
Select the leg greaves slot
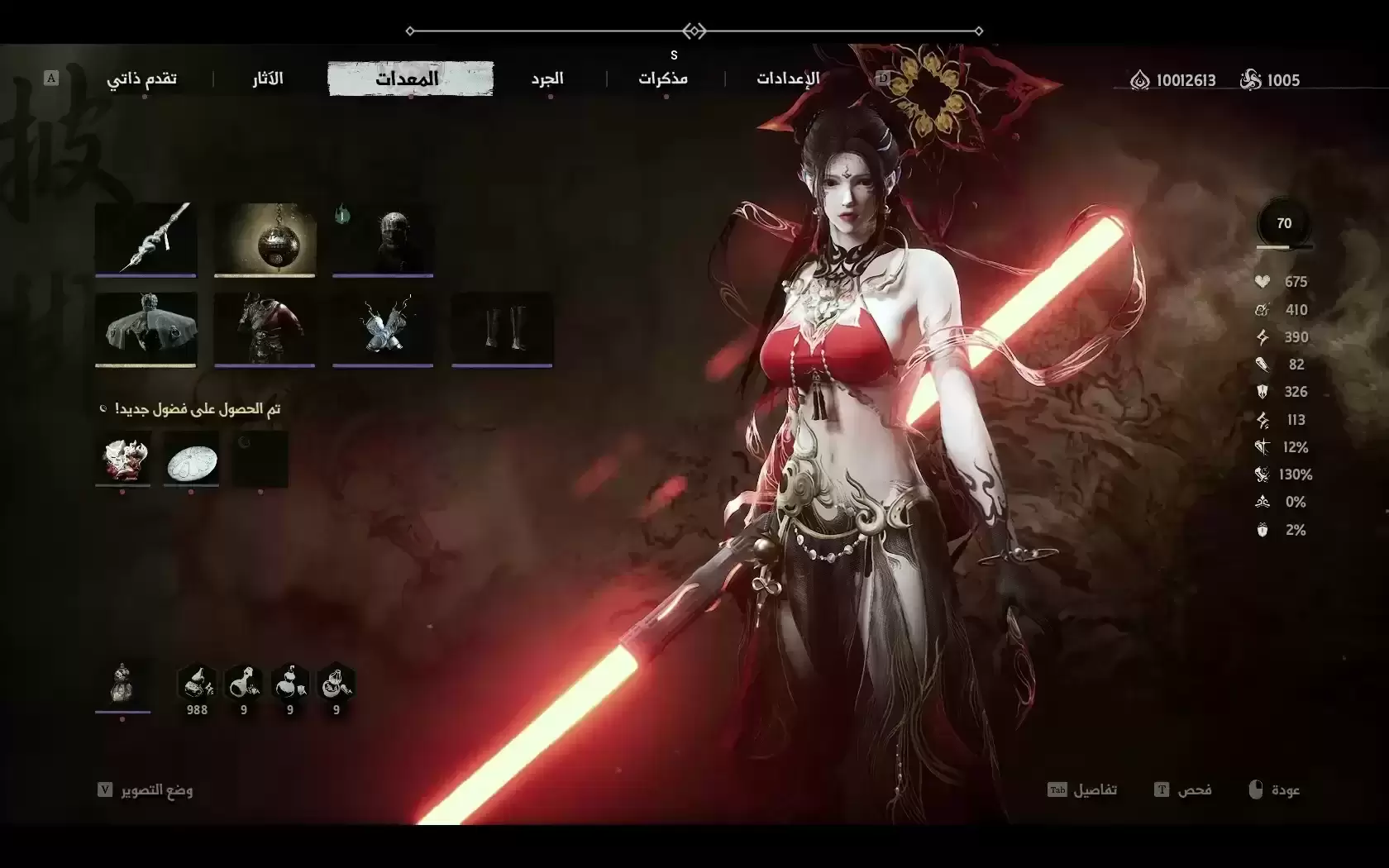tap(502, 327)
